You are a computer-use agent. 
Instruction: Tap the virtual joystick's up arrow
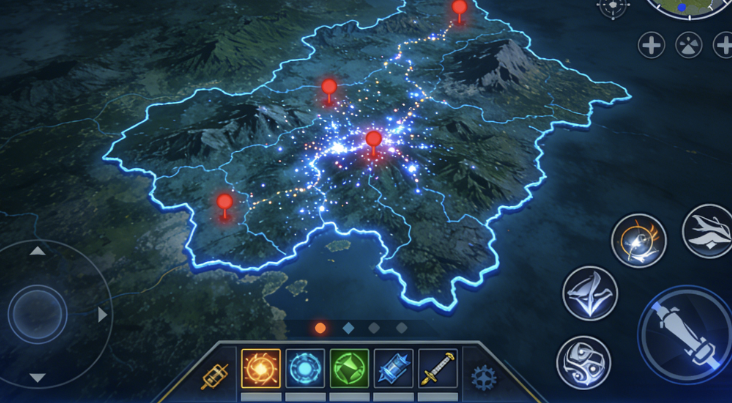coord(37,250)
